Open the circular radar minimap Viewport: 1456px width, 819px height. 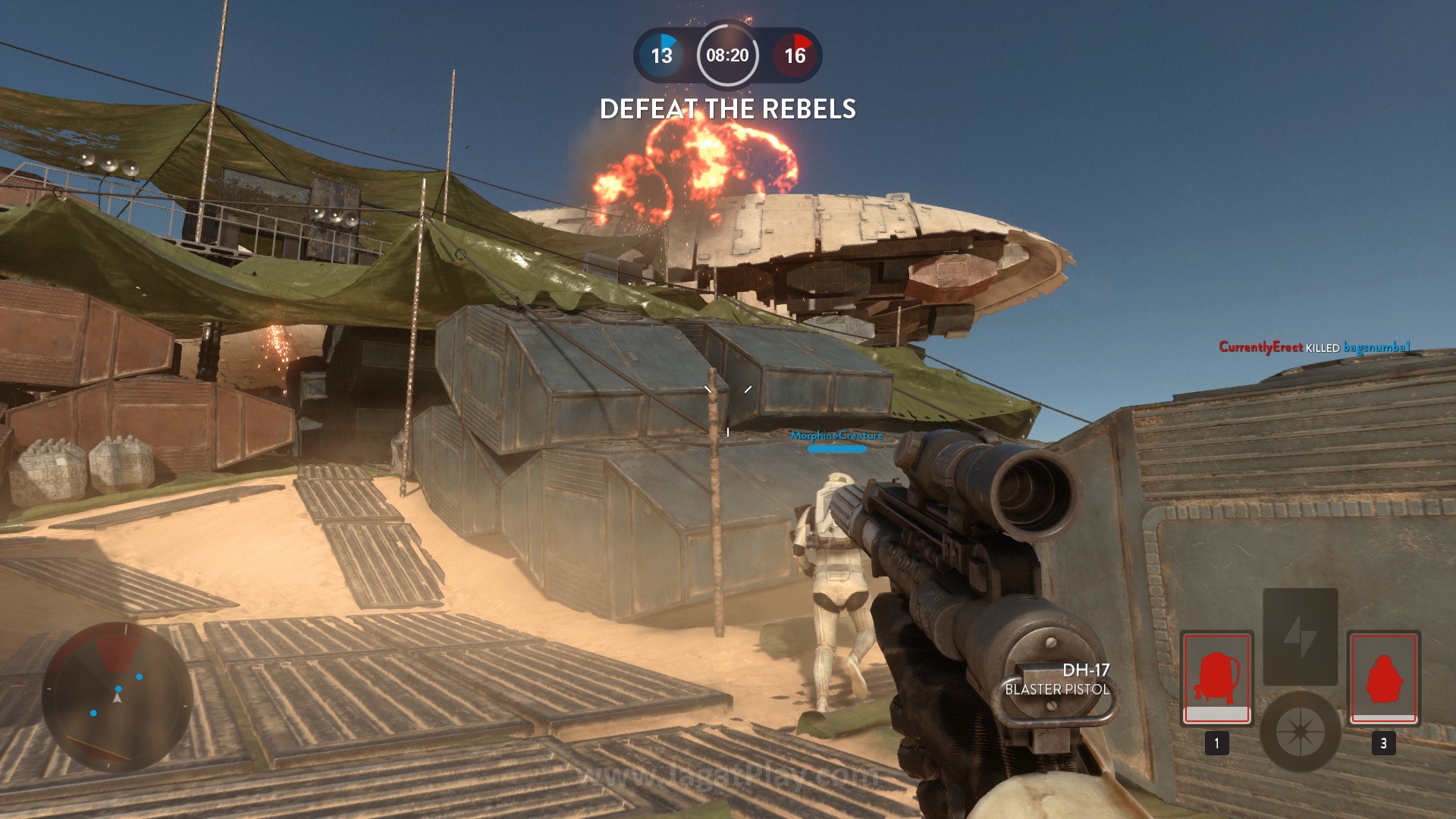(117, 698)
